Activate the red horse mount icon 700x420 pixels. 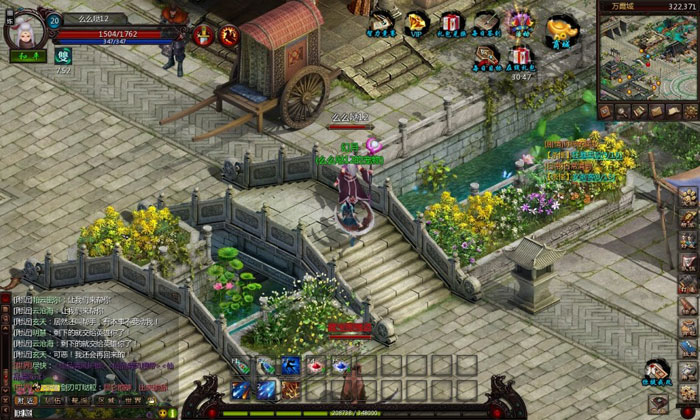click(x=230, y=35)
